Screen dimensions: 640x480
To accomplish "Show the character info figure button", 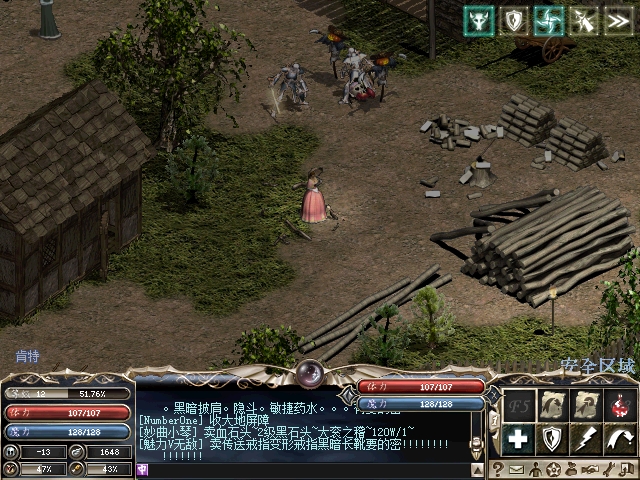I will 535,469.
